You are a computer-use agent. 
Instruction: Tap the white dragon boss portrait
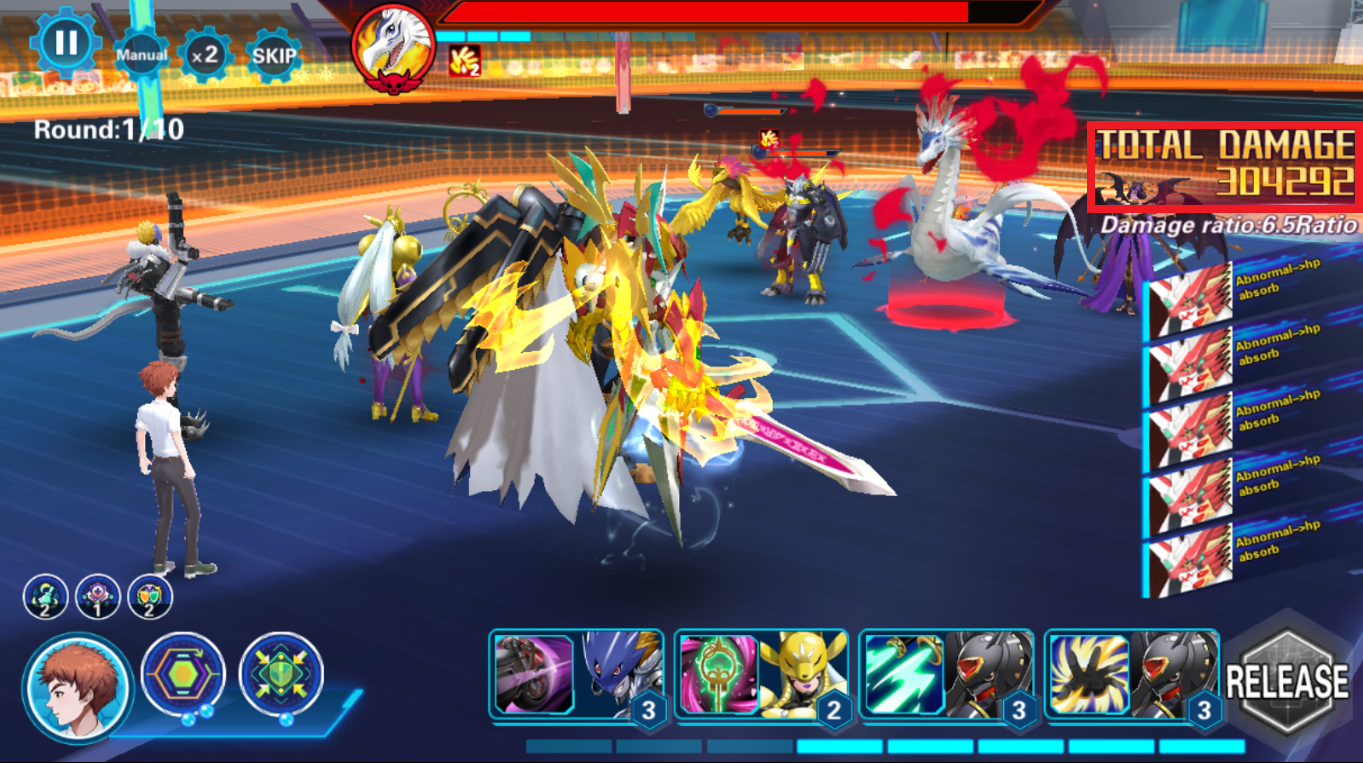[x=393, y=48]
